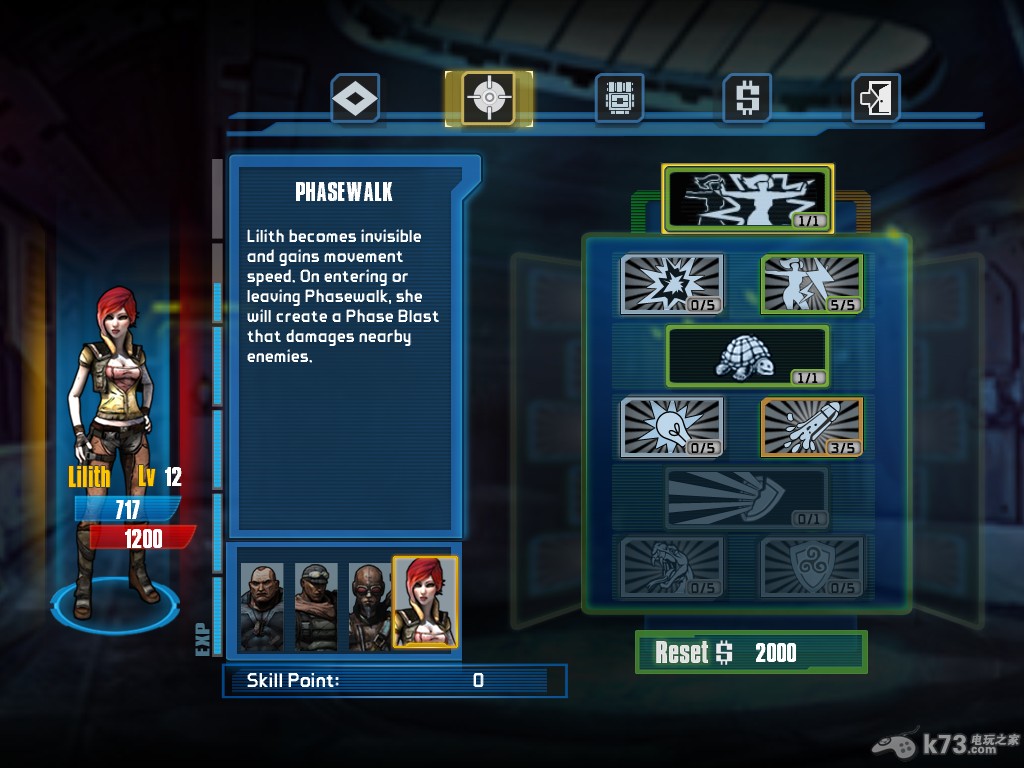Select the red-haired Lilith portrait
1024x768 pixels.
[x=425, y=602]
